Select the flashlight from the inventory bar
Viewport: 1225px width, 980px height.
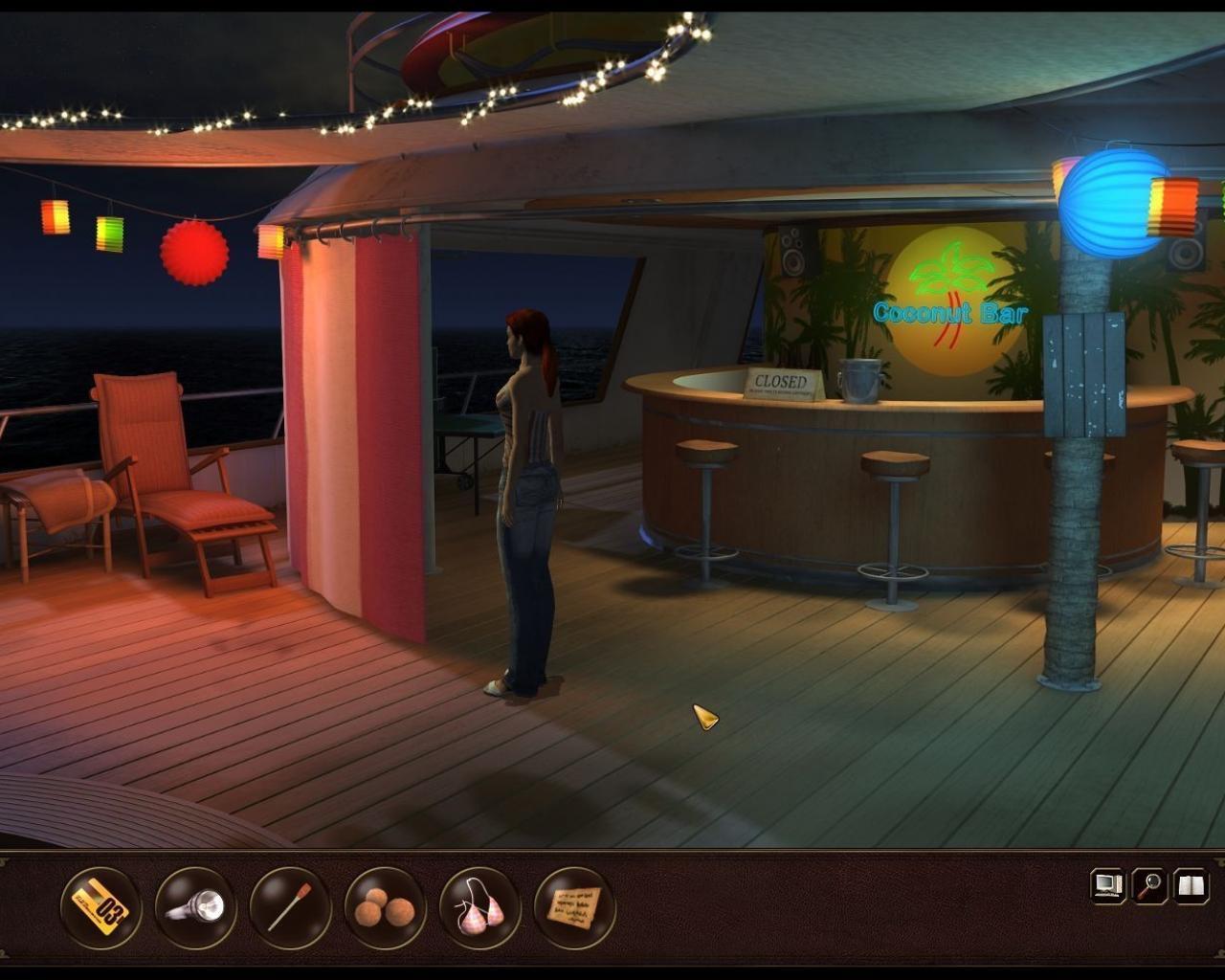[x=194, y=909]
